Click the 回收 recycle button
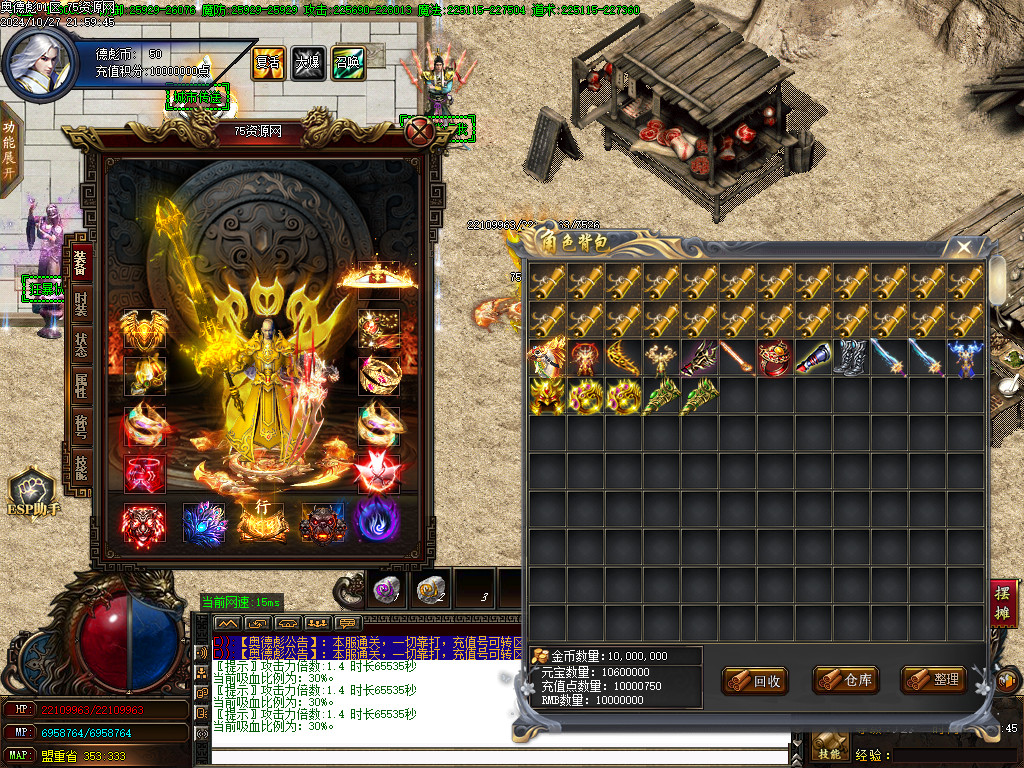Image resolution: width=1024 pixels, height=768 pixels. click(x=756, y=681)
